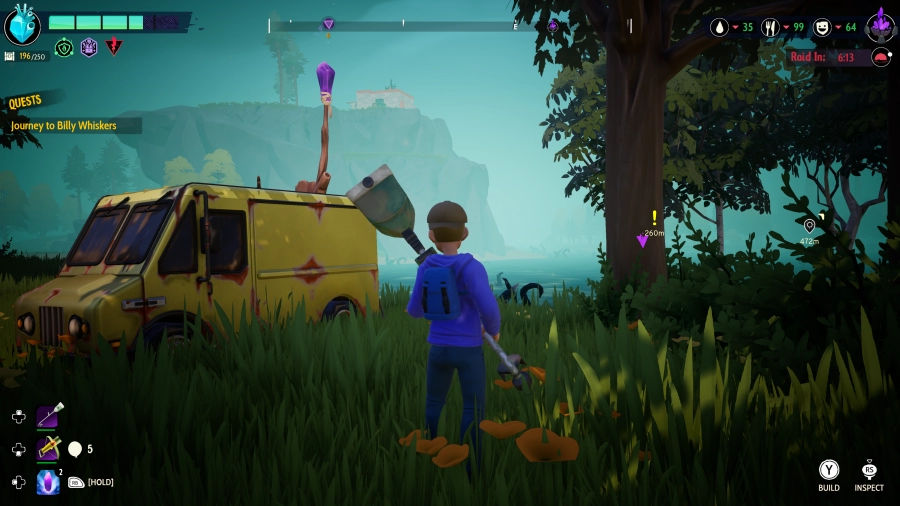
Task: Click the red raid indicator icon
Action: (881, 57)
